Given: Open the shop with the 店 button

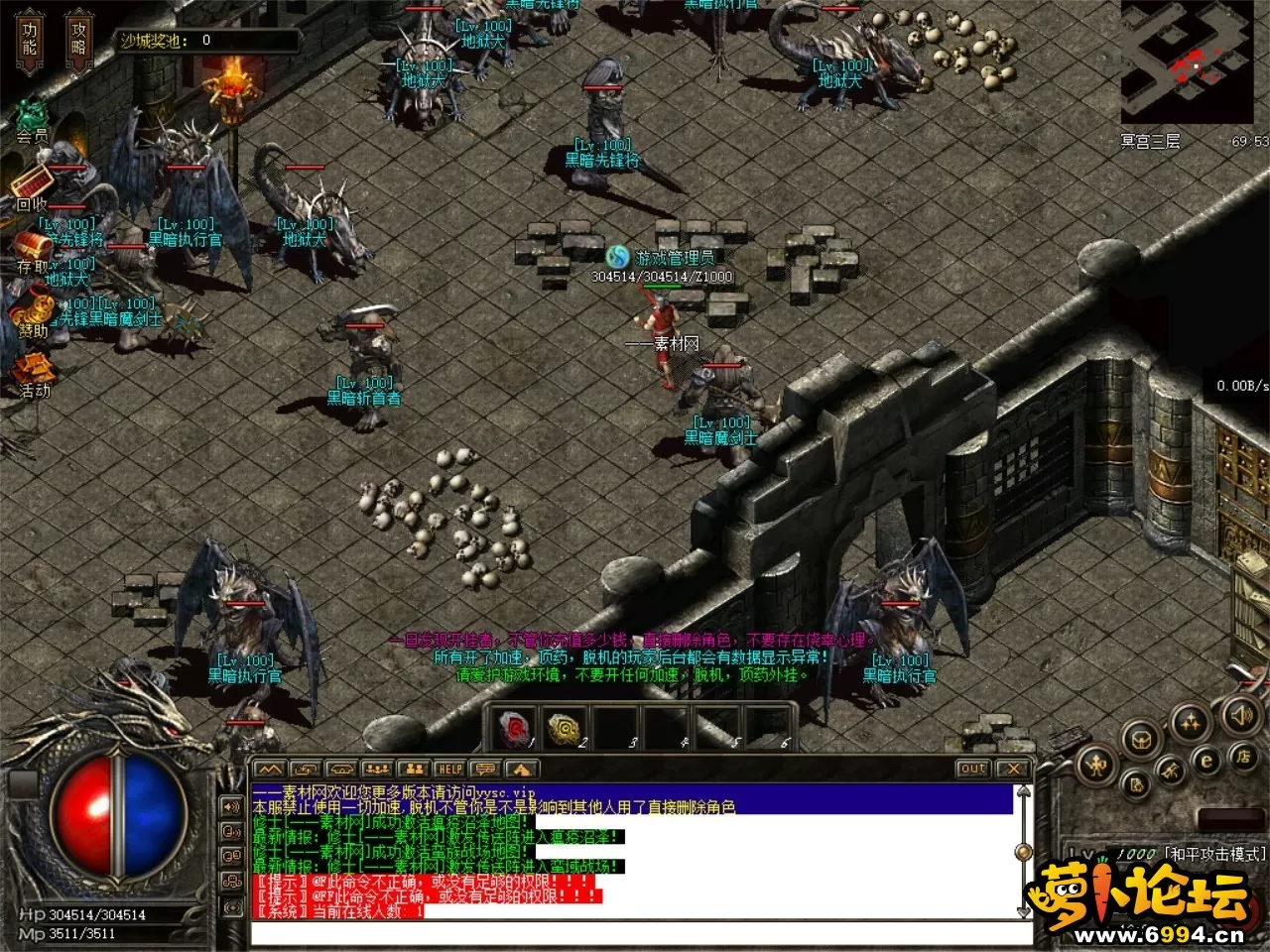Looking at the screenshot, I should 1242,757.
